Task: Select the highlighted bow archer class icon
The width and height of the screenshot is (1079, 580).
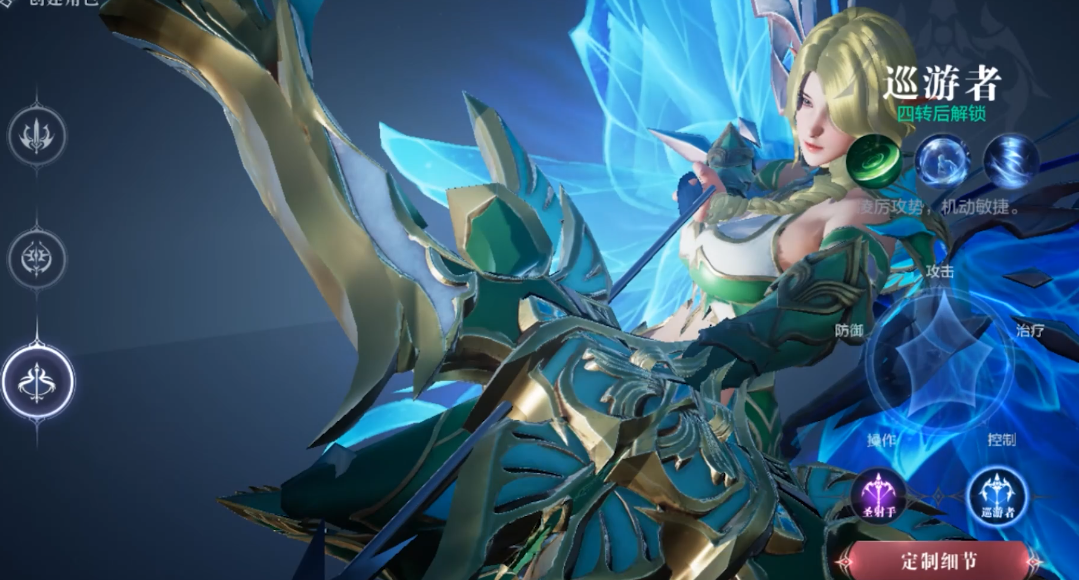Action: point(38,382)
